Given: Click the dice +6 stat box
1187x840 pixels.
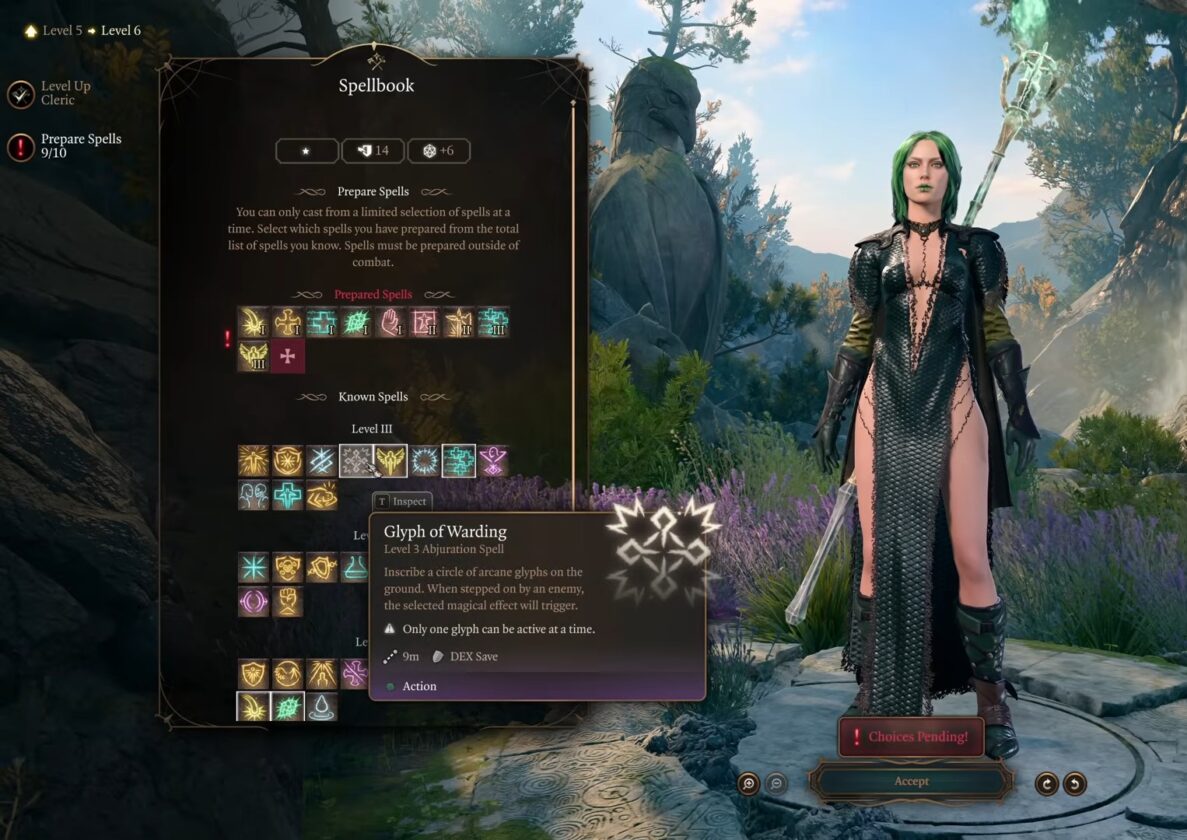Looking at the screenshot, I should pos(438,151).
